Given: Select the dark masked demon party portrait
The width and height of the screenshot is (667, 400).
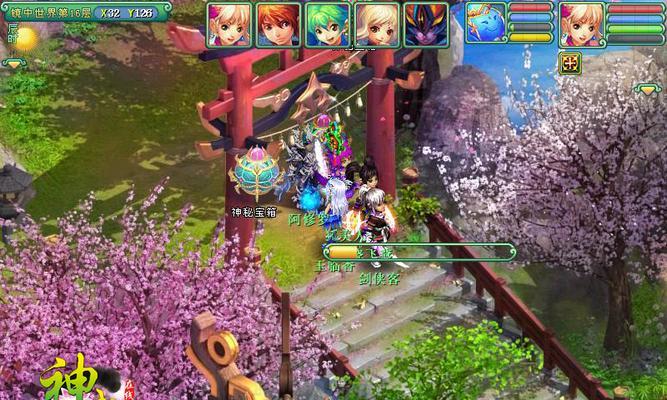Looking at the screenshot, I should [x=427, y=25].
